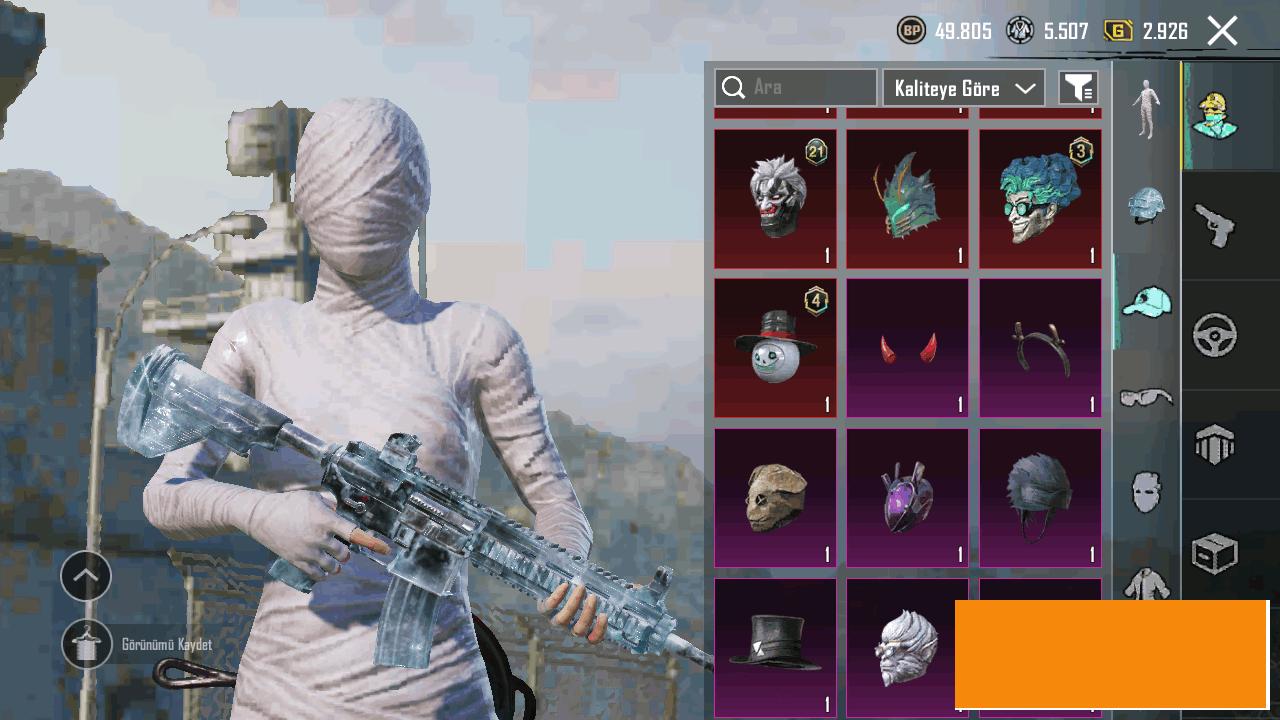Select the black top hat item
Screen dimensions: 1280x720
pos(775,645)
